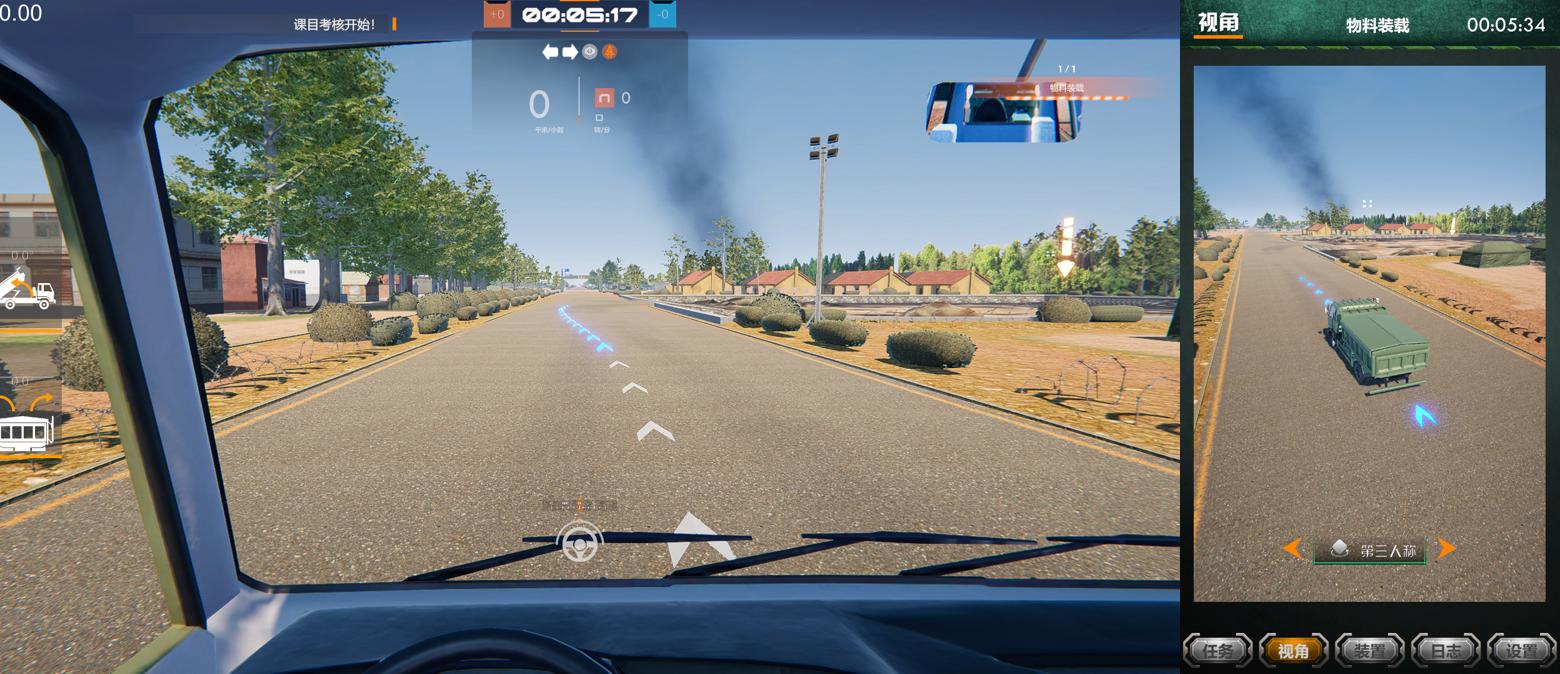Image resolution: width=1560 pixels, height=674 pixels.
Task: Click the orange right arrow beside 第三人称
Action: click(1446, 548)
